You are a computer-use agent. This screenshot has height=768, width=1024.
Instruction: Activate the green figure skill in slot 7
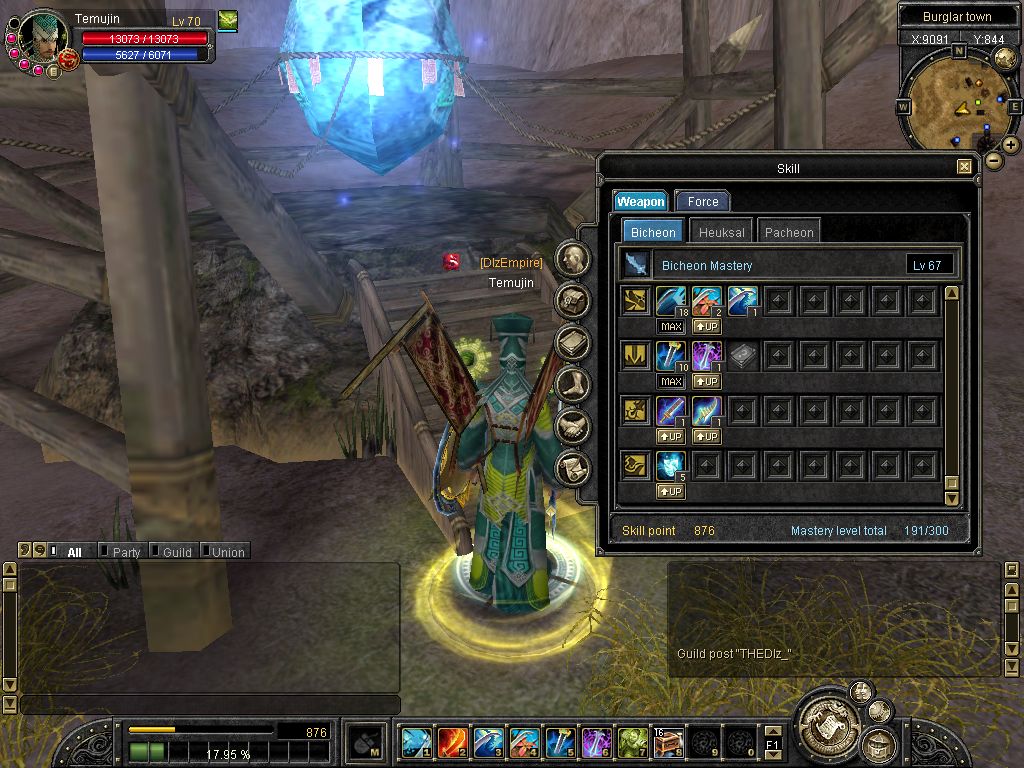coord(632,742)
